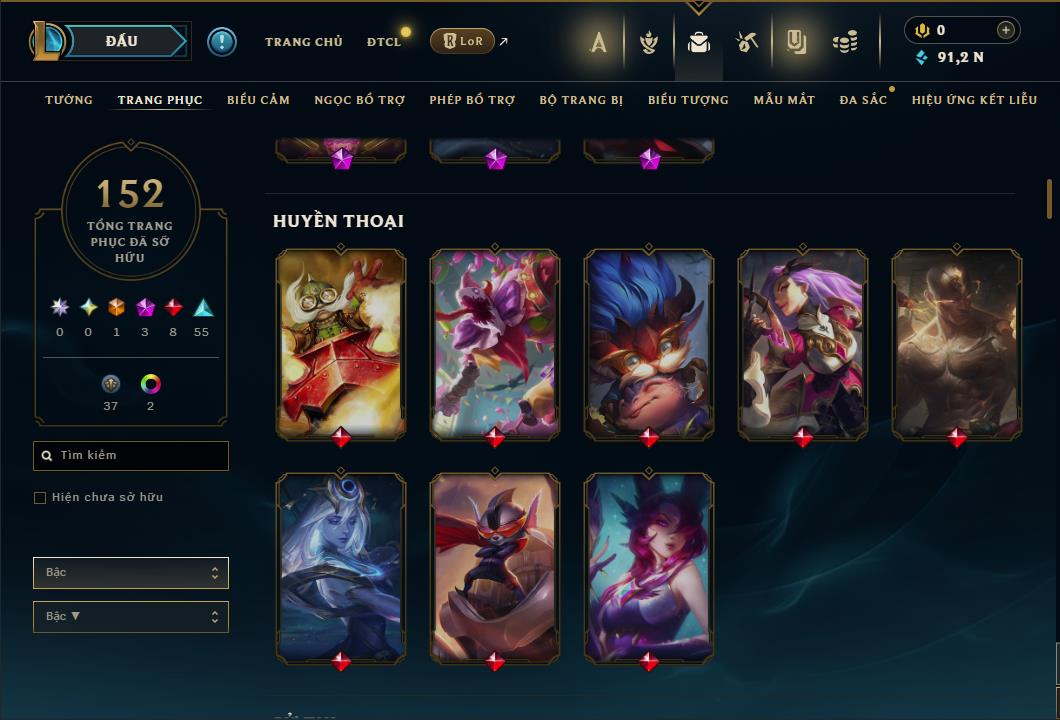Show the PHÉP BỔ TRỢ spells tab

(472, 100)
